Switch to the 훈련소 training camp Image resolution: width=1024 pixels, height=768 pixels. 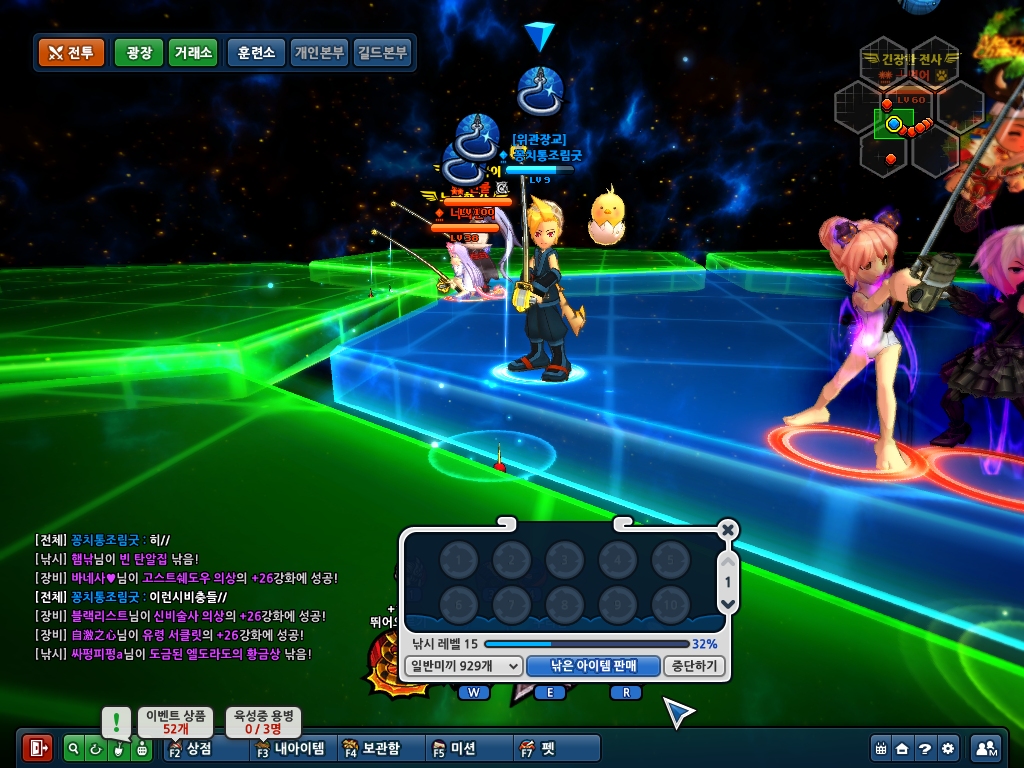point(257,53)
